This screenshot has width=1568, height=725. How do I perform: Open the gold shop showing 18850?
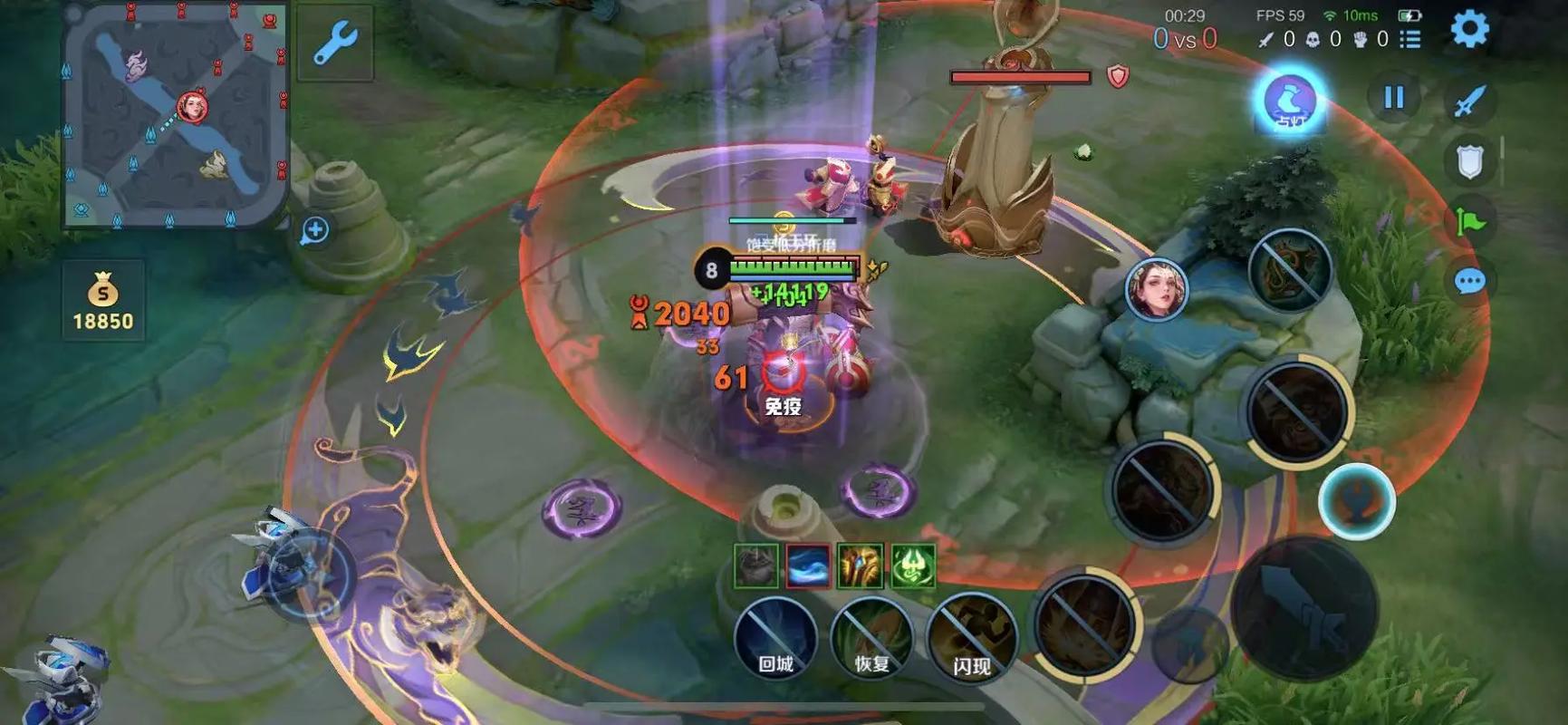tap(103, 301)
